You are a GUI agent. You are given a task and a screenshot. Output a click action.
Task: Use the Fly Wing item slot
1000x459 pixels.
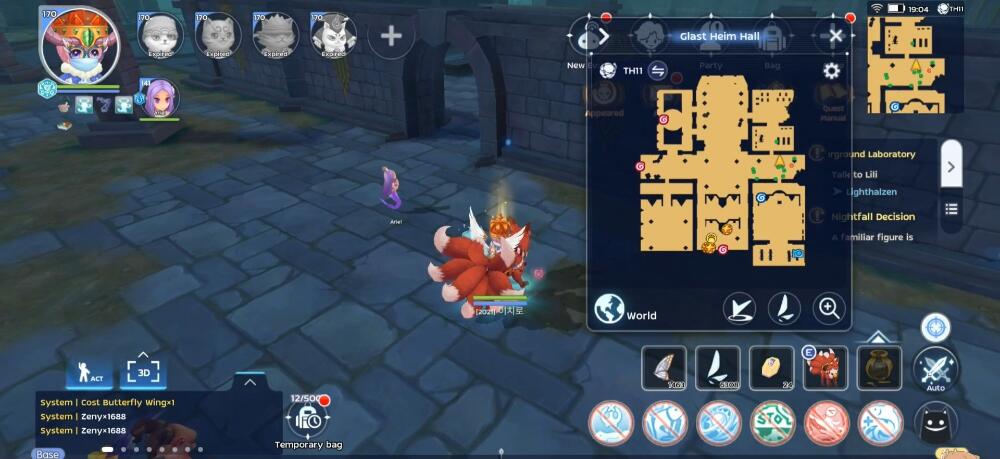pos(718,367)
